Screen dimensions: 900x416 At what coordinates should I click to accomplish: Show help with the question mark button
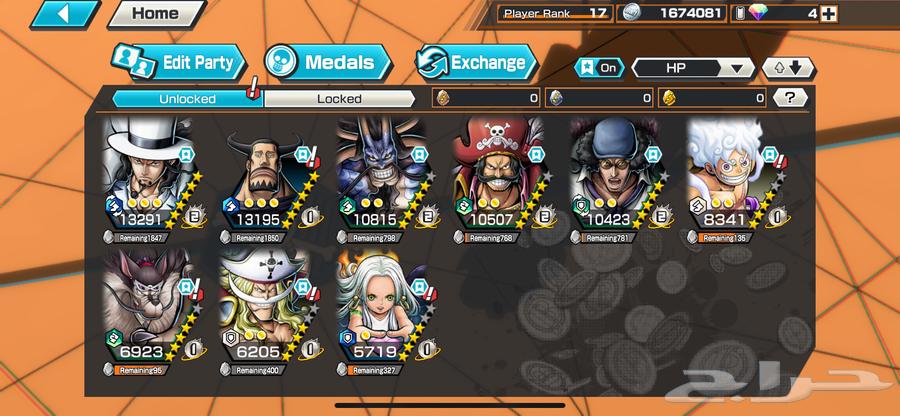[x=791, y=98]
